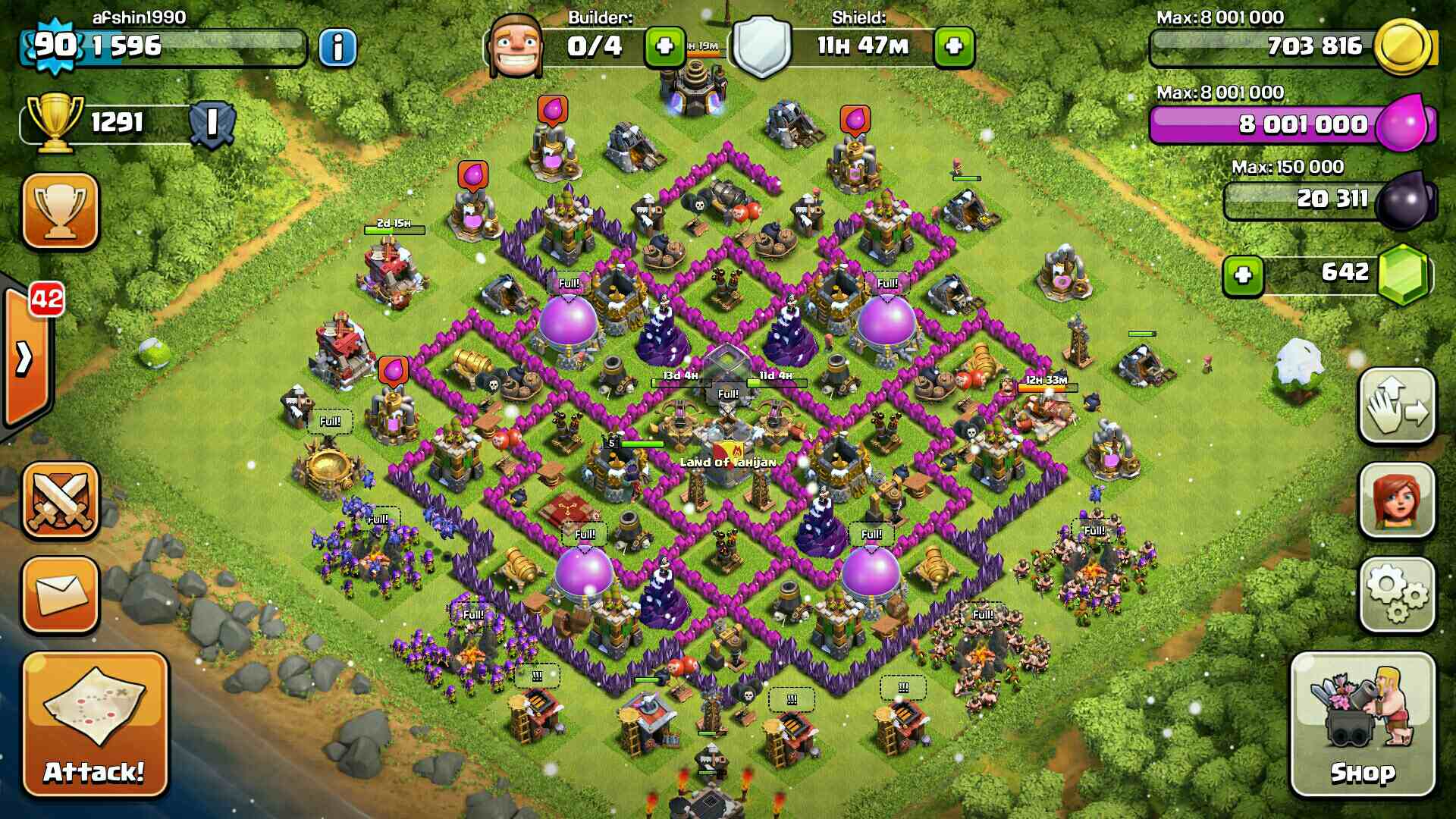Screen dimensions: 1456x819
Task: Activate the edit layout hand button
Action: click(1397, 406)
